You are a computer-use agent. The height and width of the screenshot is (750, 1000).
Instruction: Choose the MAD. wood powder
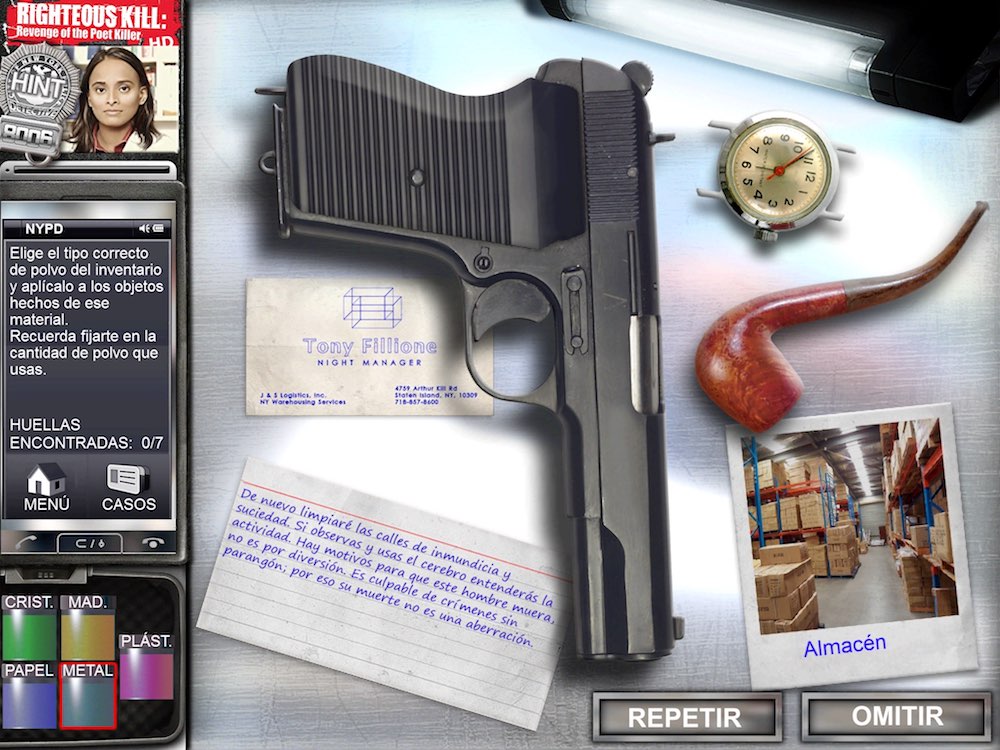(88, 630)
